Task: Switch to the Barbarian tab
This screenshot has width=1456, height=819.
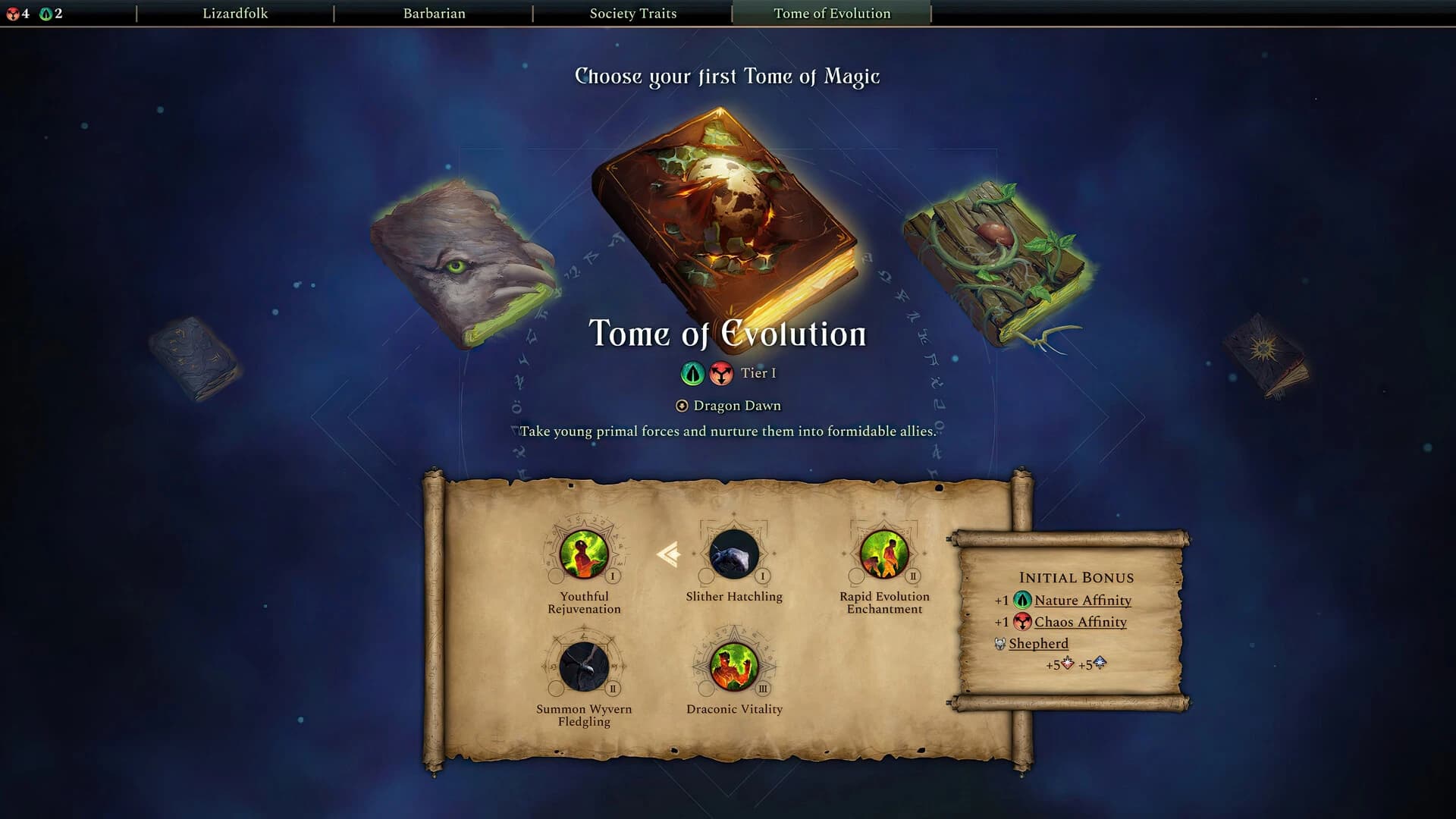Action: (435, 13)
